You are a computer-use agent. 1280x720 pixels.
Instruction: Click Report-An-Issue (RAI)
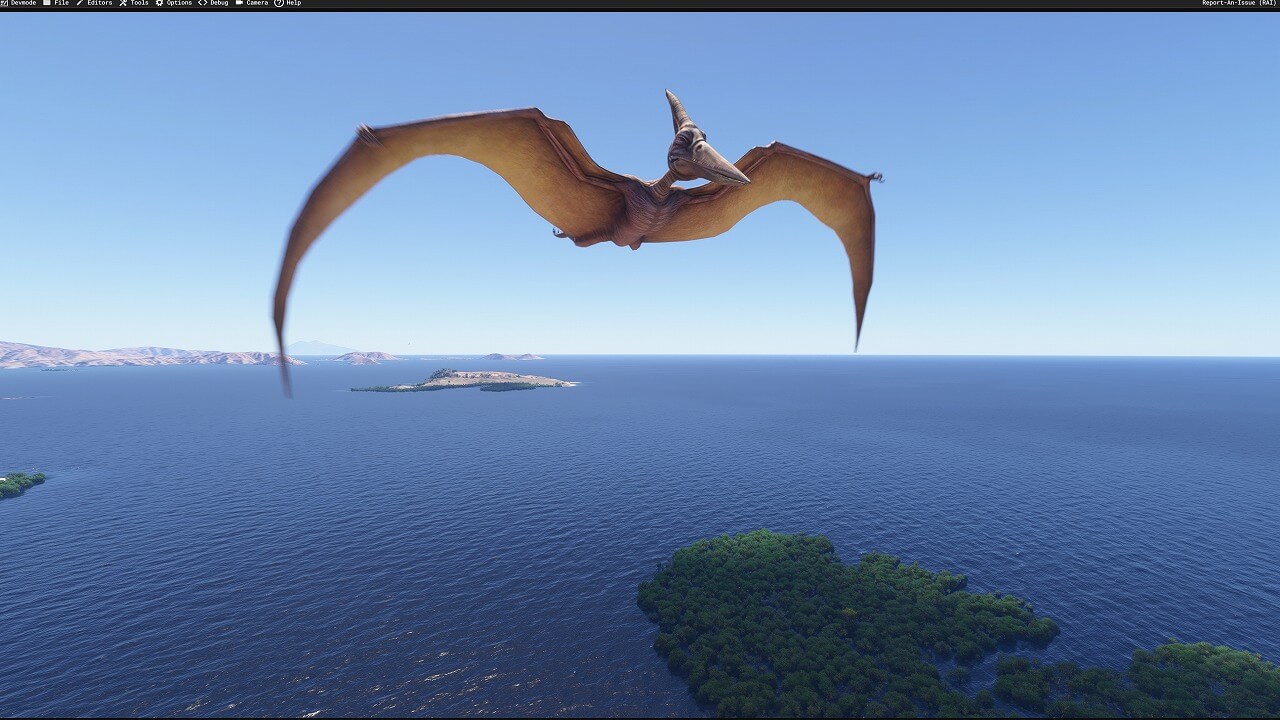(x=1239, y=3)
